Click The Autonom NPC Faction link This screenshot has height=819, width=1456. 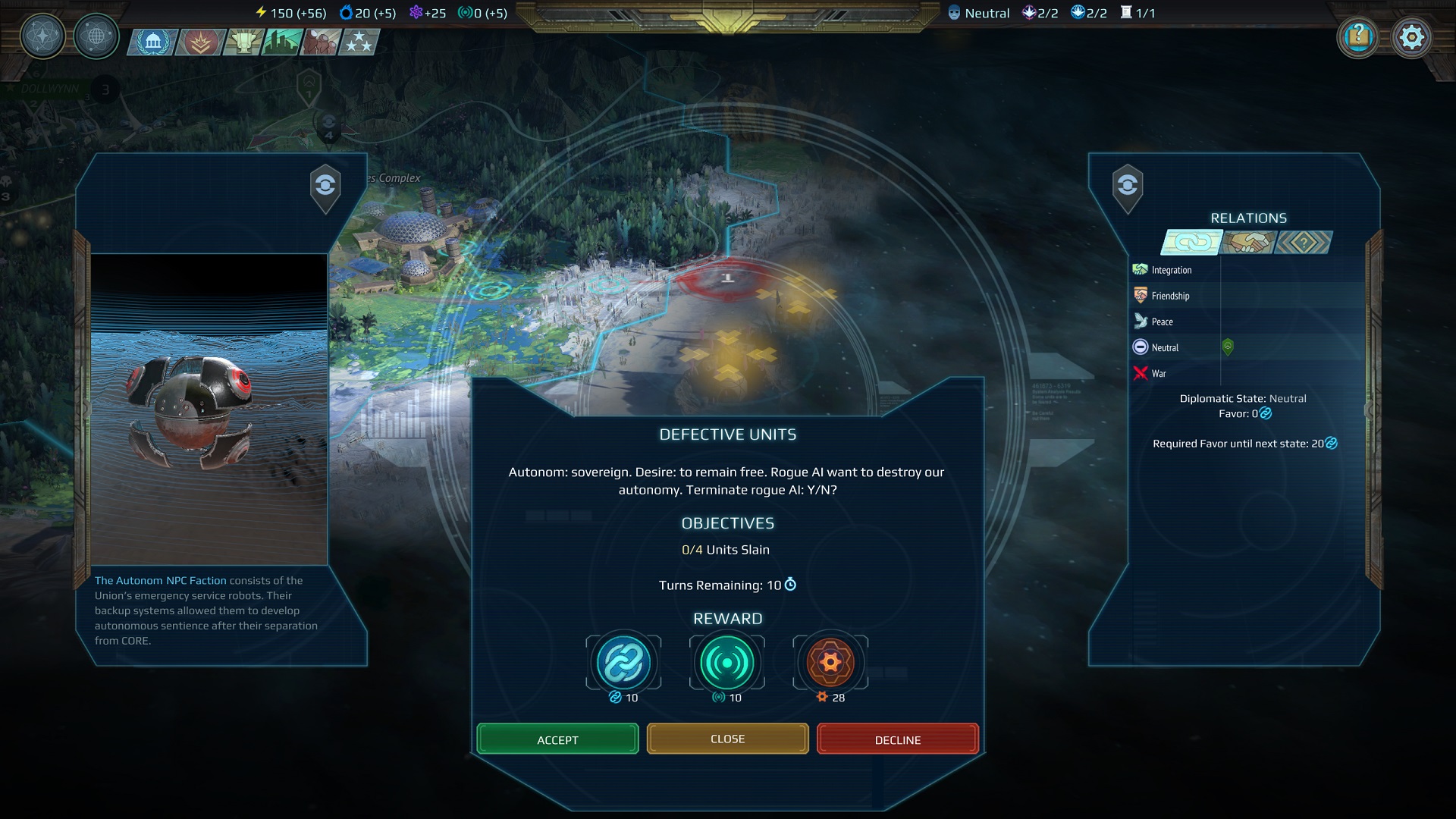tap(160, 580)
